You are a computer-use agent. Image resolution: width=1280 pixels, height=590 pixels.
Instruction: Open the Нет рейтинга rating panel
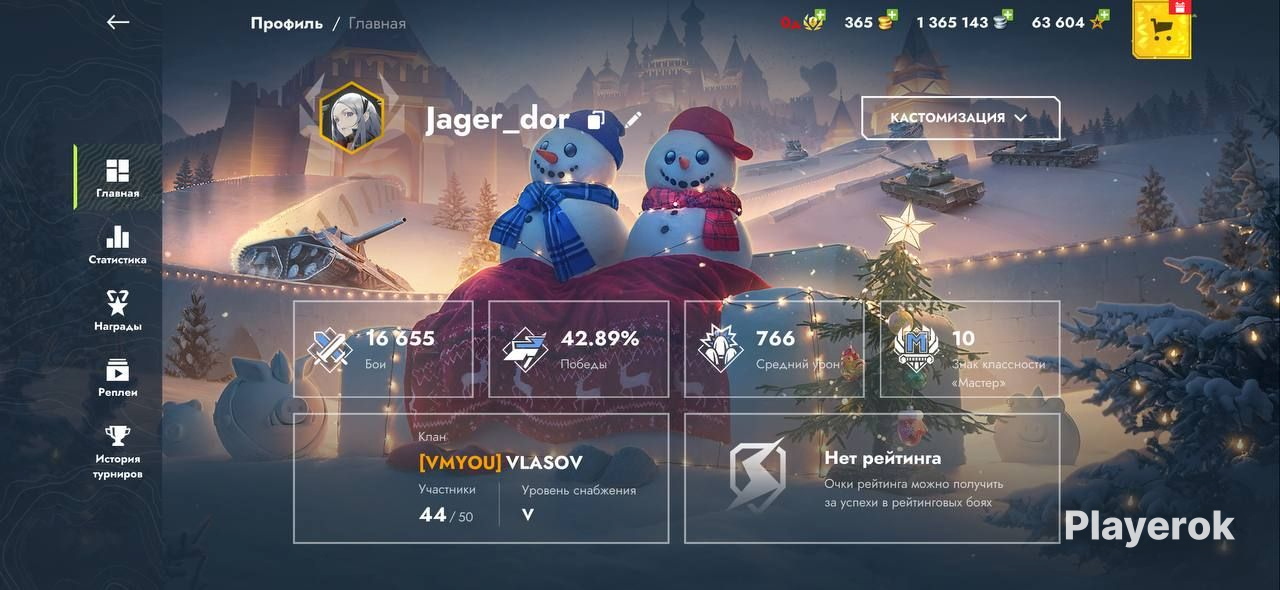pyautogui.click(x=872, y=478)
